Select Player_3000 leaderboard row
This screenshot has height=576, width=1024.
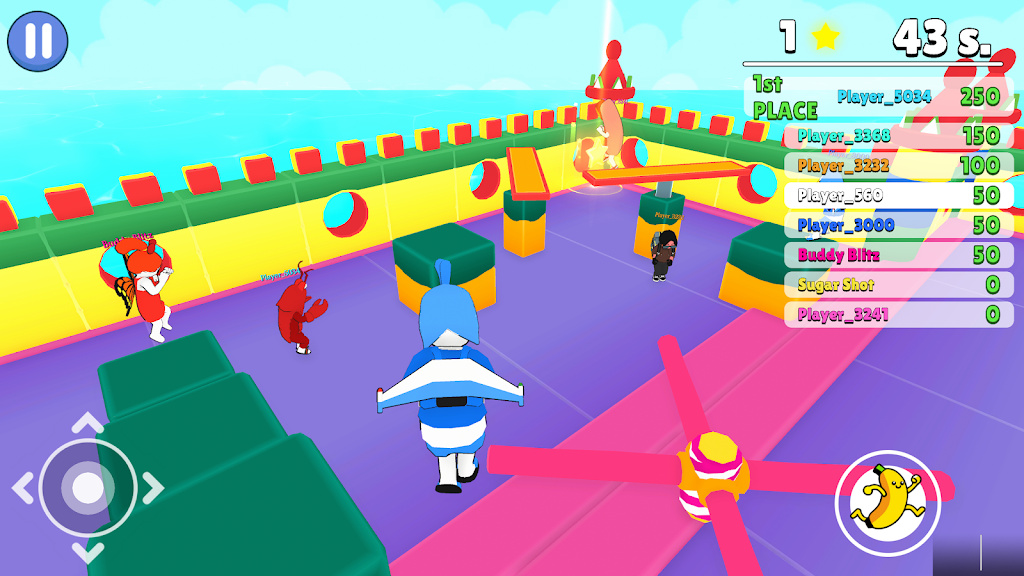click(897, 225)
